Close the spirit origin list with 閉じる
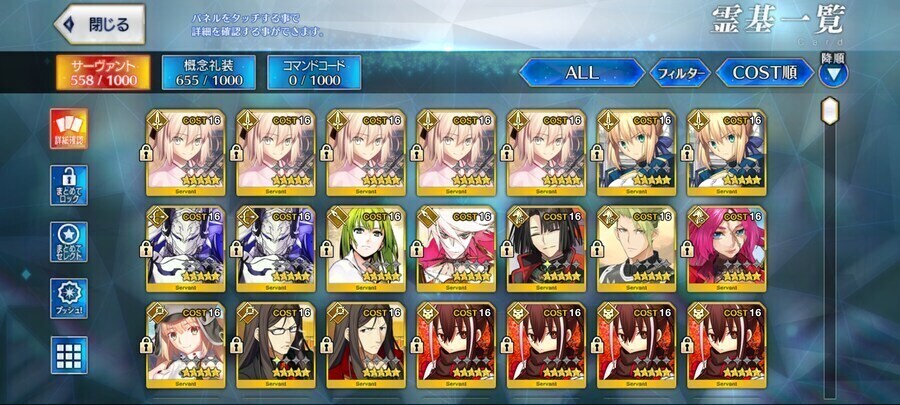900x405 pixels. (x=100, y=24)
